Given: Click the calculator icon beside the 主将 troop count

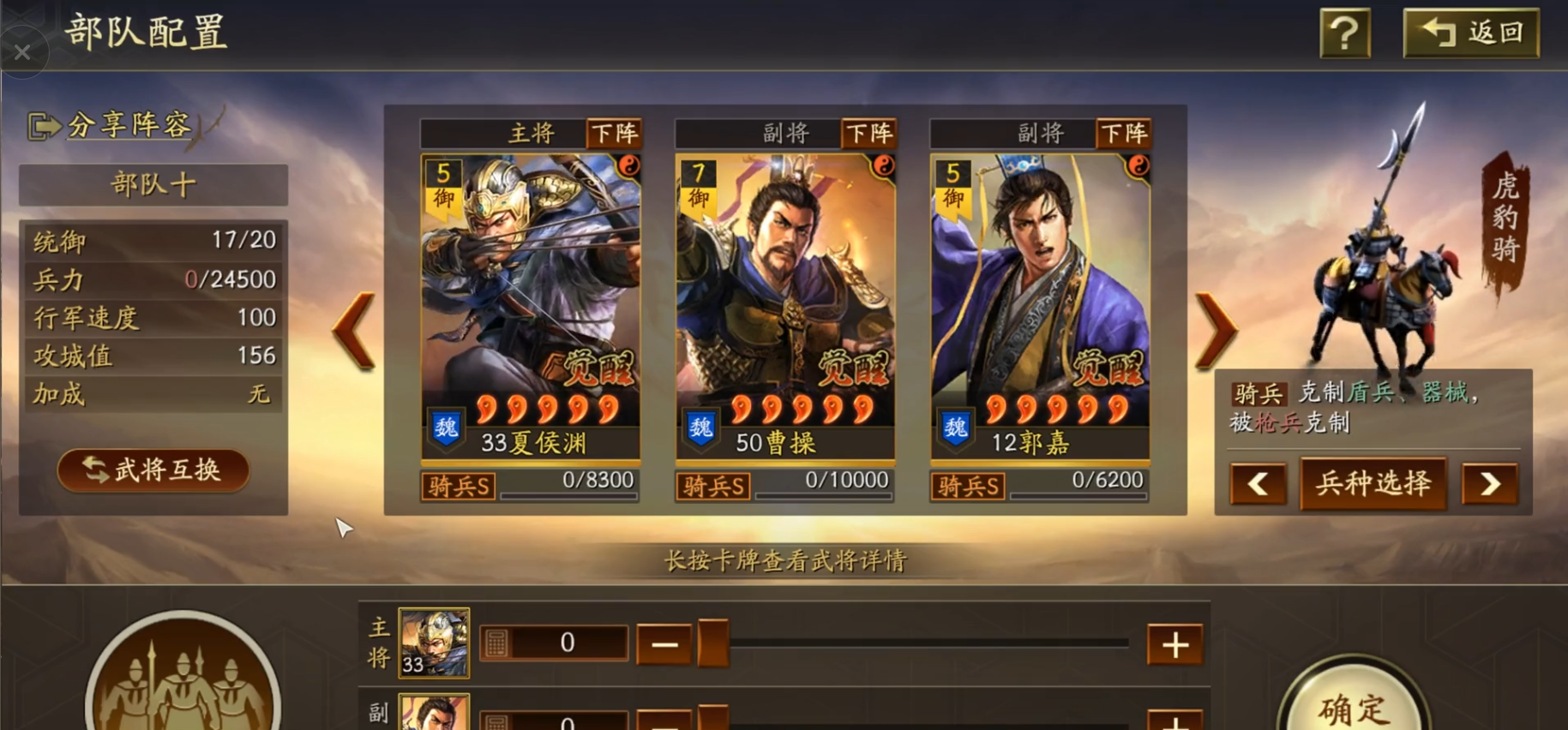Looking at the screenshot, I should coord(499,641).
